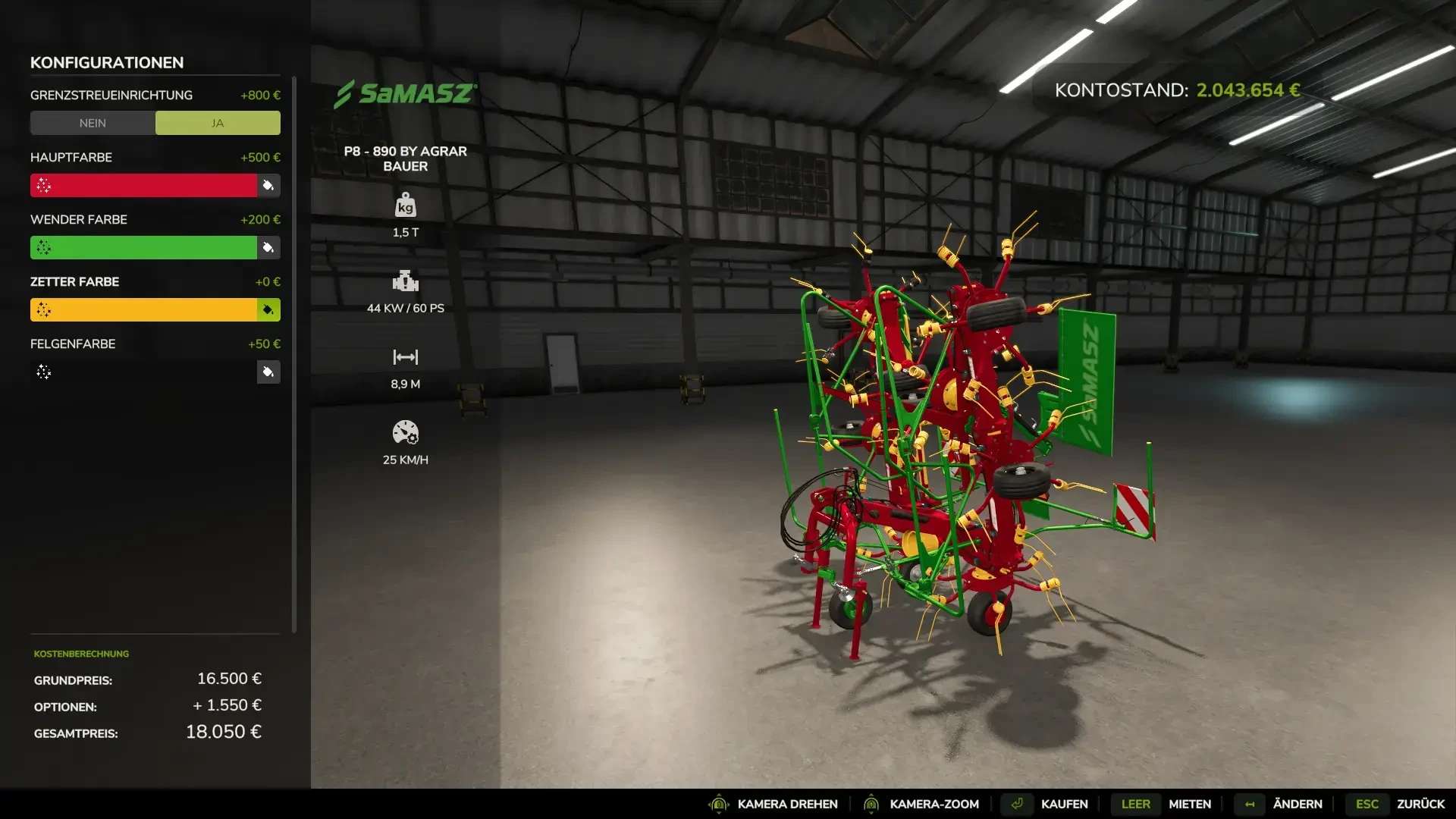This screenshot has width=1456, height=819.
Task: Set Grenzstreueinrichtung to Ja
Action: (x=218, y=123)
